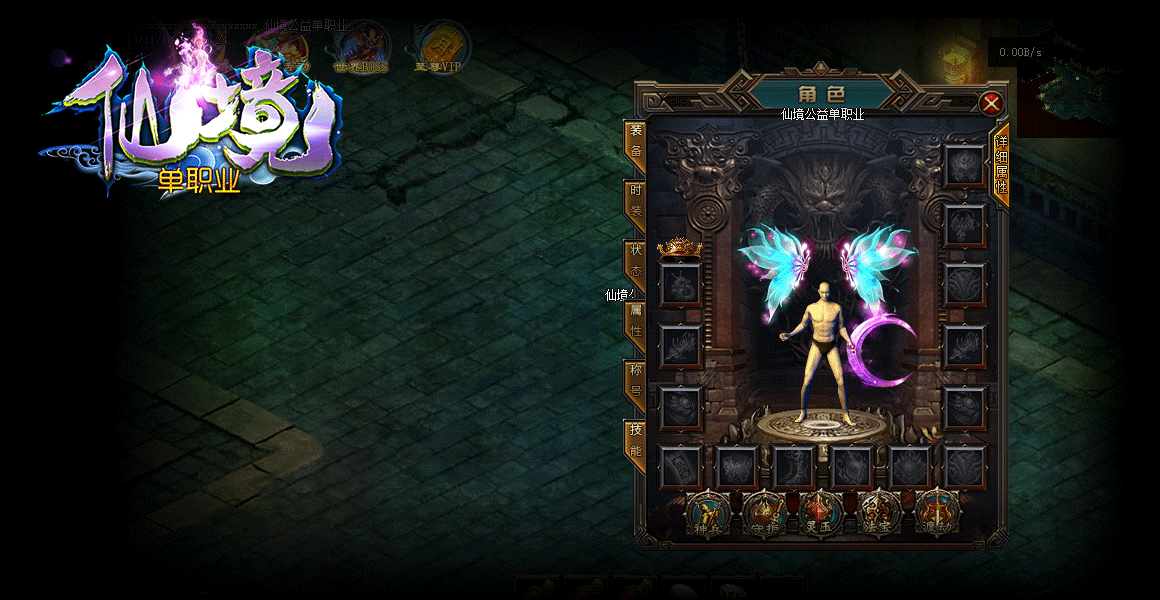
Task: Open the 神兵 divine weapon icon
Action: 708,514
